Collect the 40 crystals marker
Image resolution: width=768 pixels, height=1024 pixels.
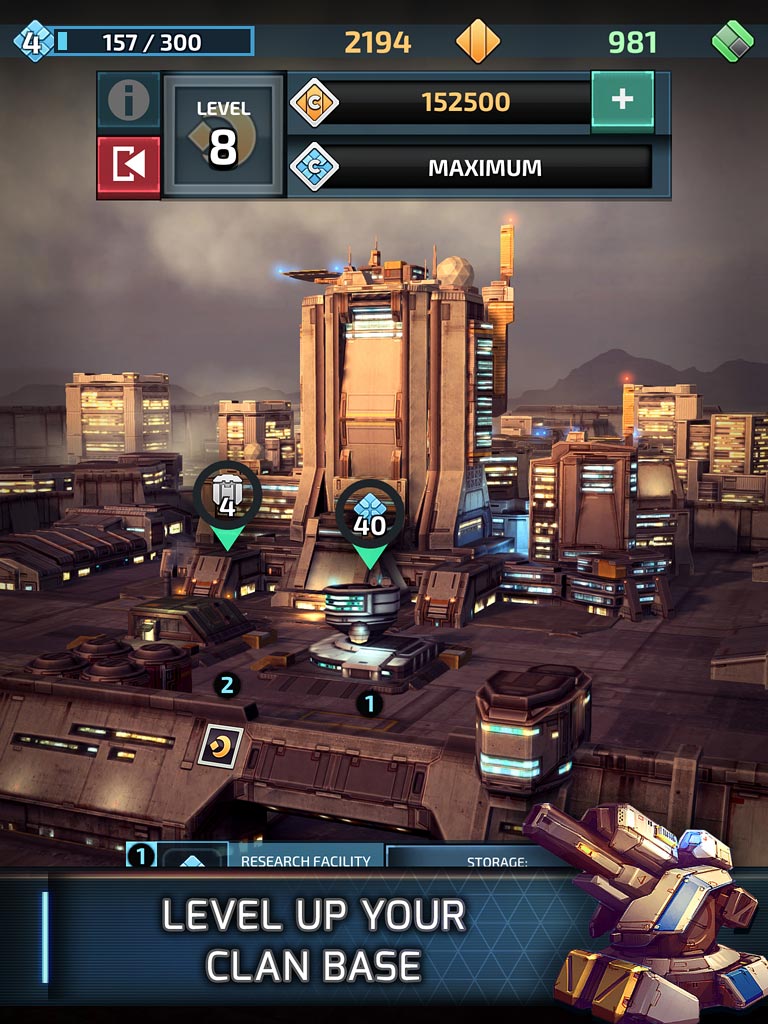click(369, 515)
